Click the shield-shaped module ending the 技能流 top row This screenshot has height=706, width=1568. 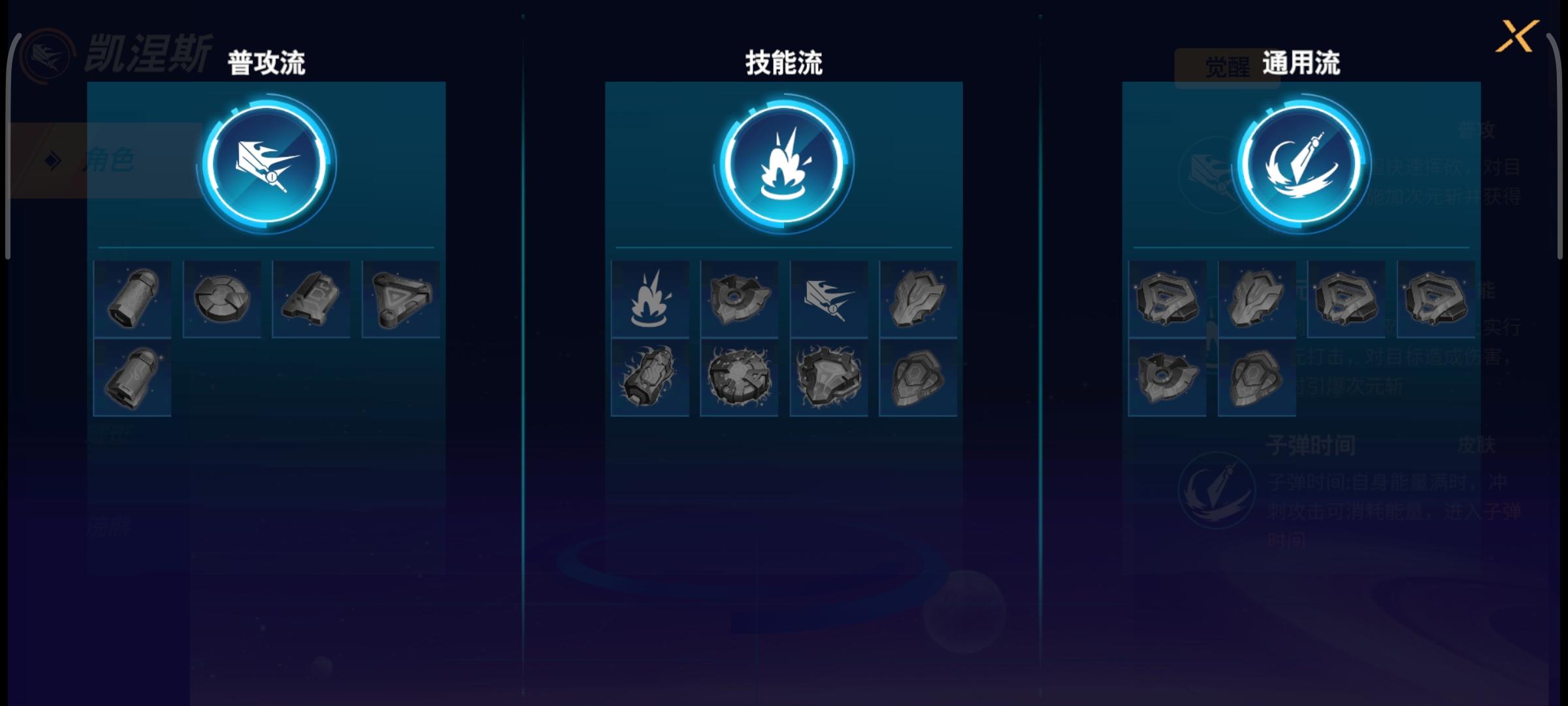tap(917, 299)
